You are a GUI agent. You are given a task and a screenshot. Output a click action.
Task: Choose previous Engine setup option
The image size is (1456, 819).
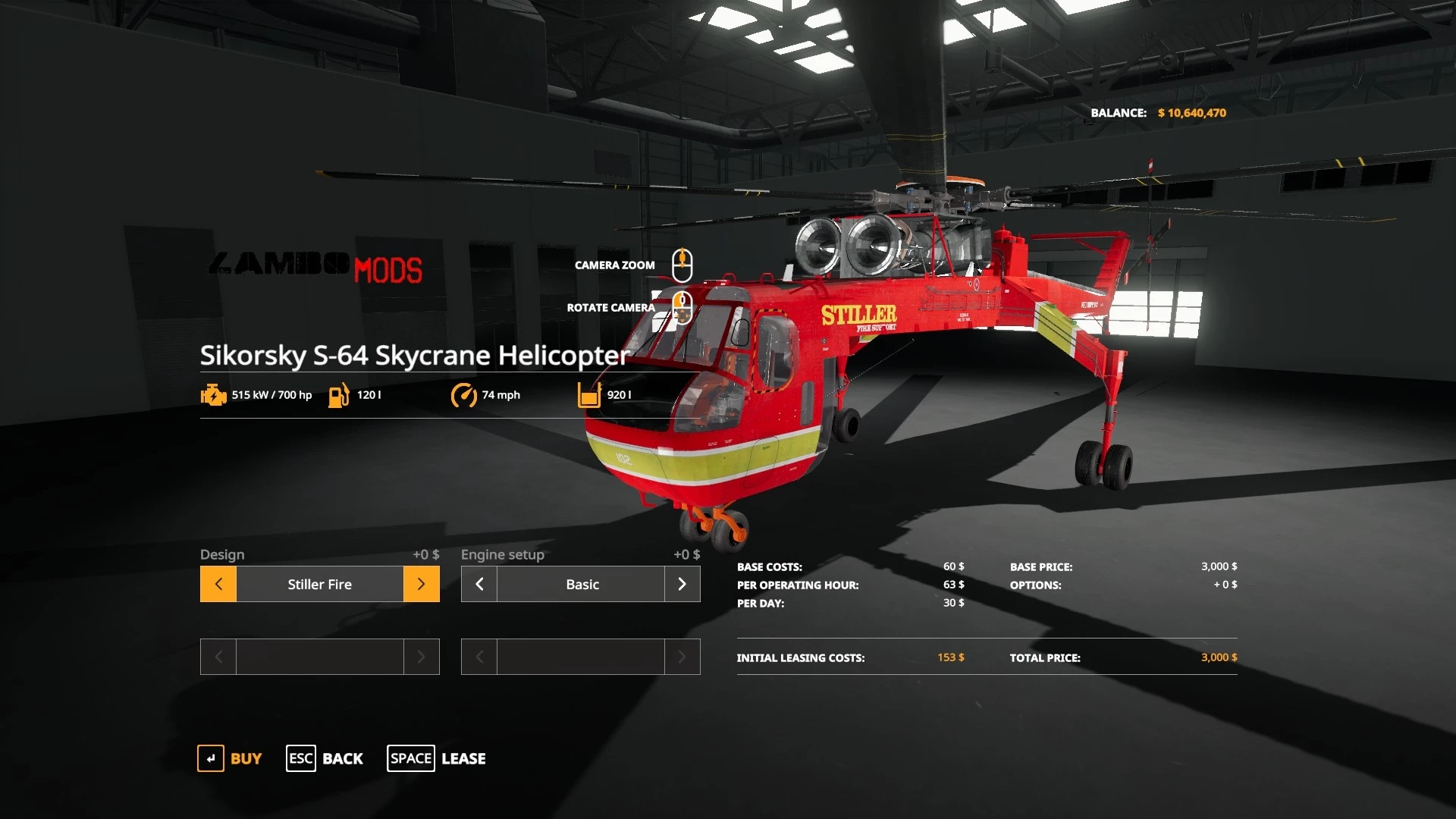[x=479, y=584]
